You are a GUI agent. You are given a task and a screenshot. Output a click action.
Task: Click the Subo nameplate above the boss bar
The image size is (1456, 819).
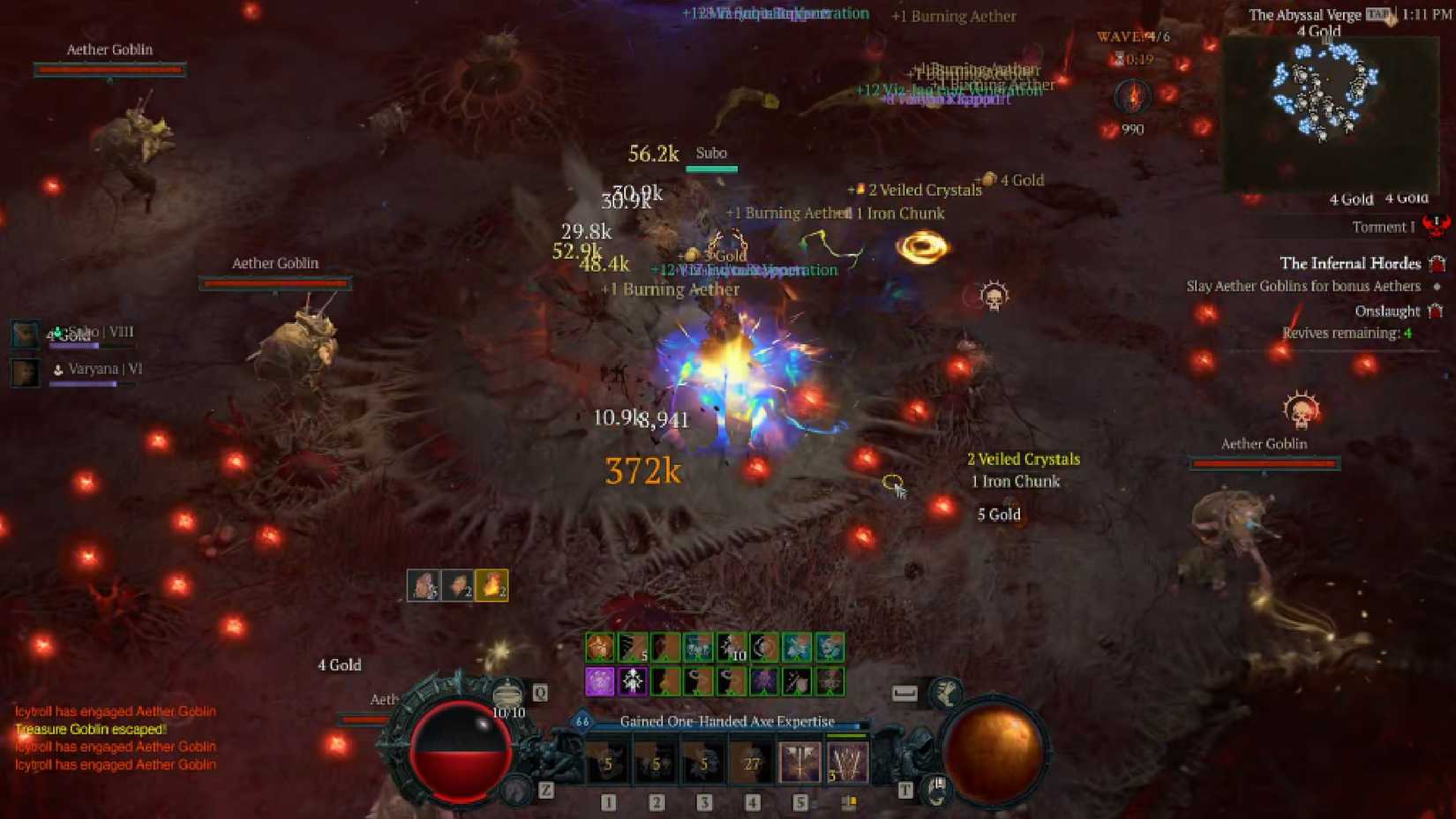tap(711, 153)
